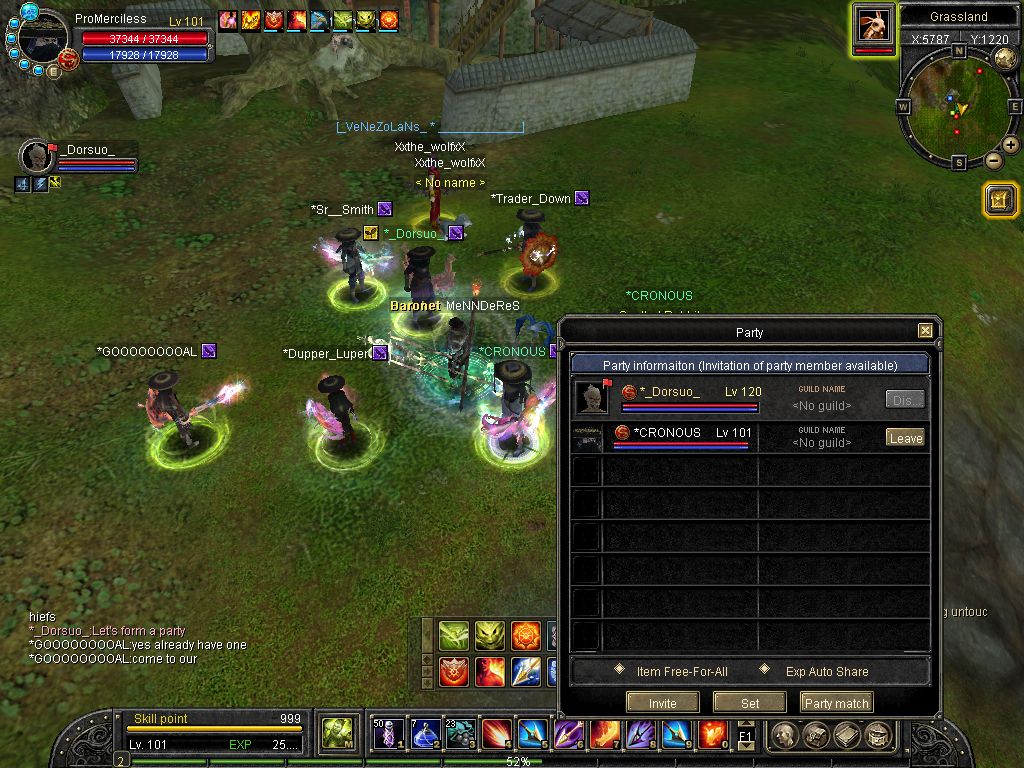Zoom out on the minimap
1024x768 pixels.
(993, 161)
